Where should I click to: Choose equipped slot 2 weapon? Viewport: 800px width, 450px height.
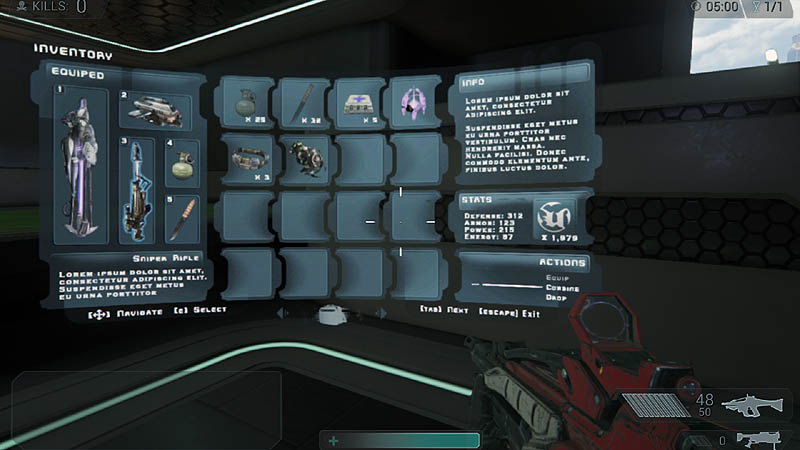[x=157, y=111]
